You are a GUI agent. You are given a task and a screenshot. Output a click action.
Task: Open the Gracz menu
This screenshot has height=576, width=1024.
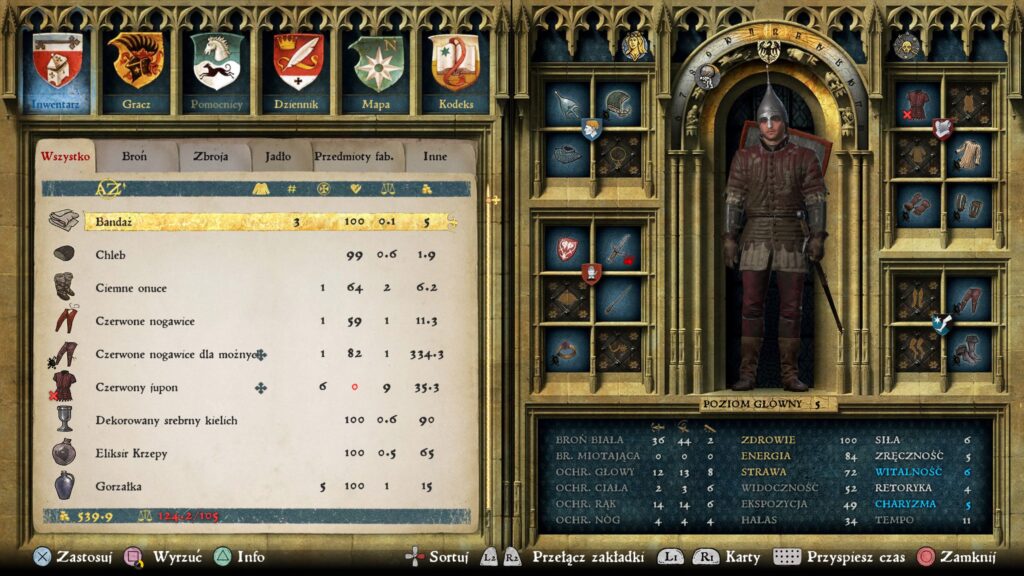(136, 70)
